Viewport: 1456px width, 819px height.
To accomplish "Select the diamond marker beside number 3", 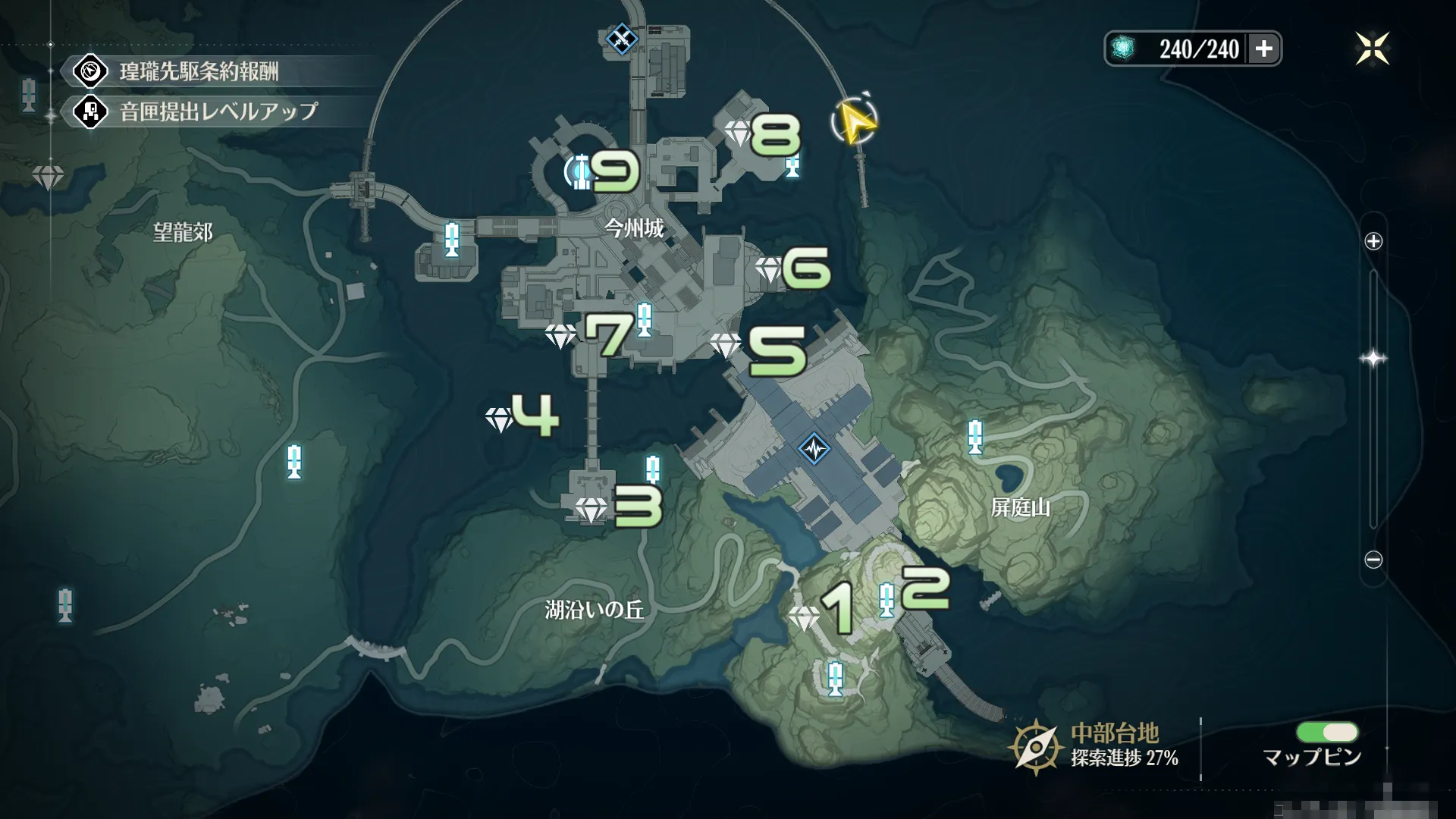I will click(591, 510).
